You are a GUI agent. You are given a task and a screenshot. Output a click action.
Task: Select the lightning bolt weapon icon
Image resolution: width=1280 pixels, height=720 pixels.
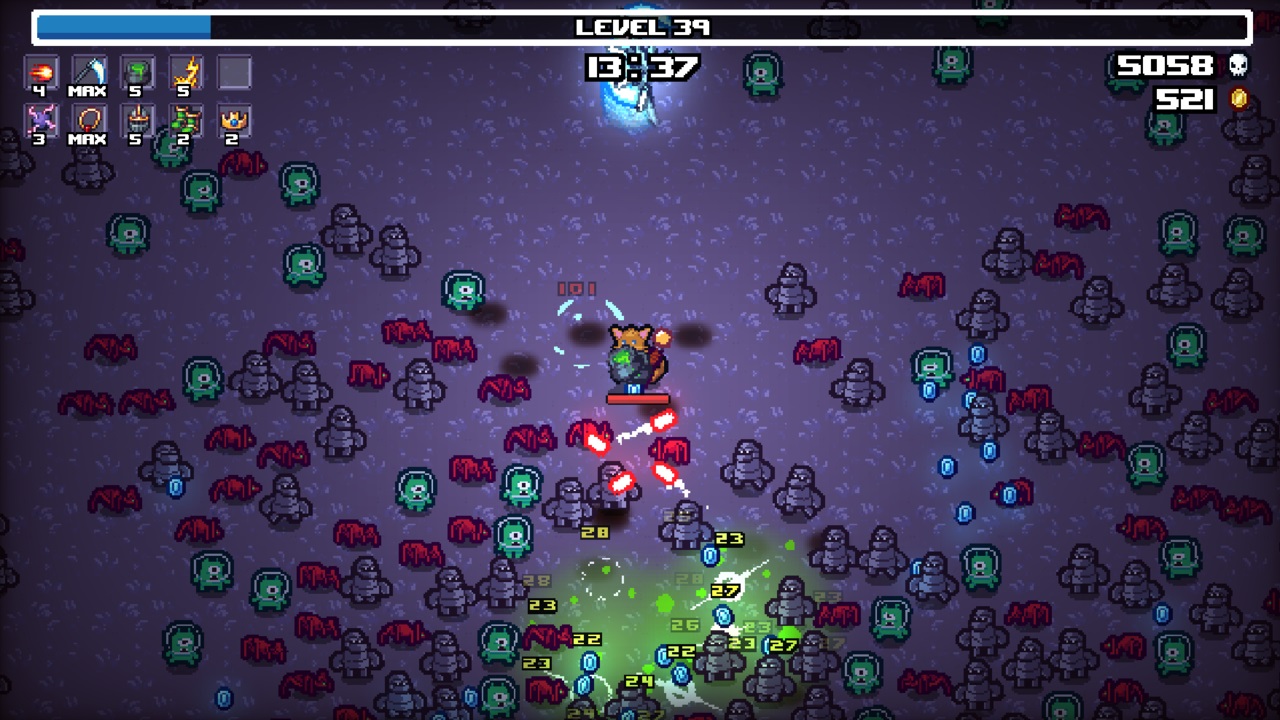pyautogui.click(x=185, y=72)
